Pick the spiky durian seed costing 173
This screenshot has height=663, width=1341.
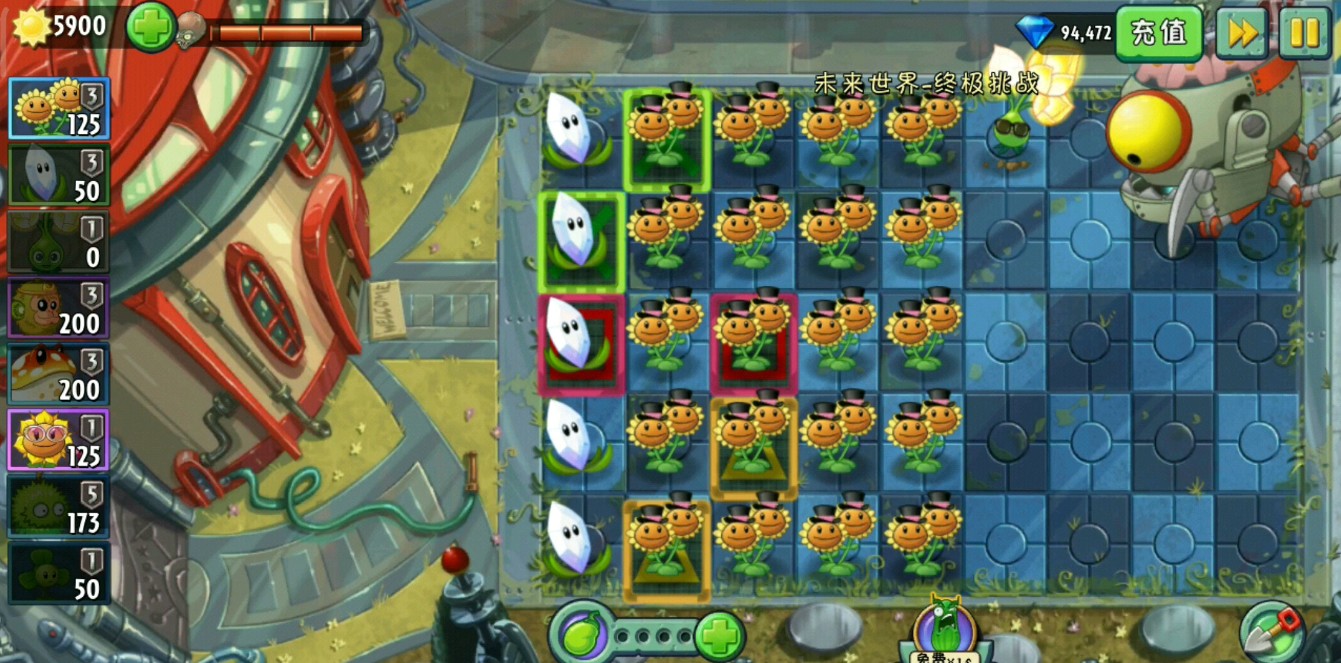pos(59,505)
